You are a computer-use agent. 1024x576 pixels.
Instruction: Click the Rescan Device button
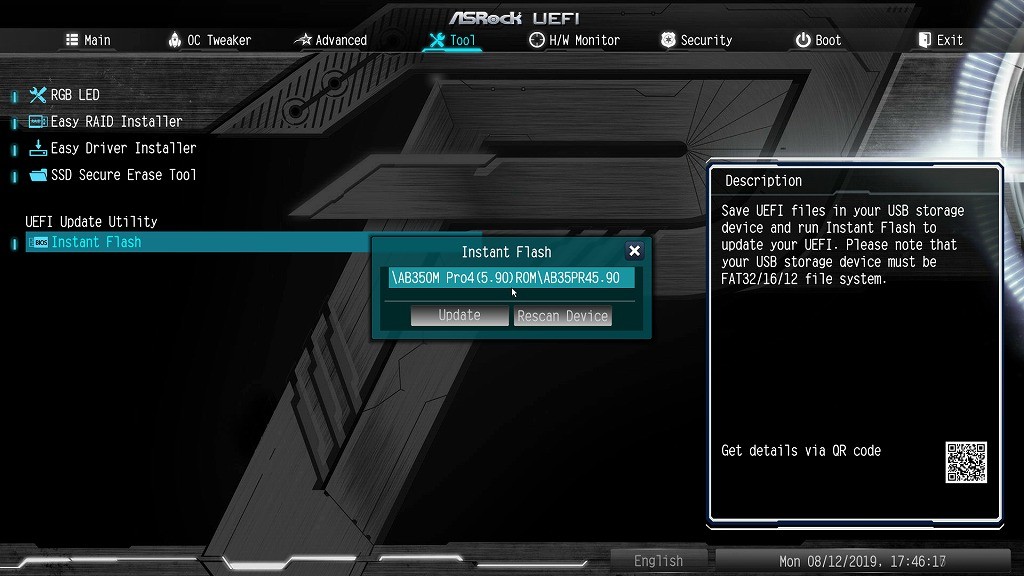click(562, 316)
